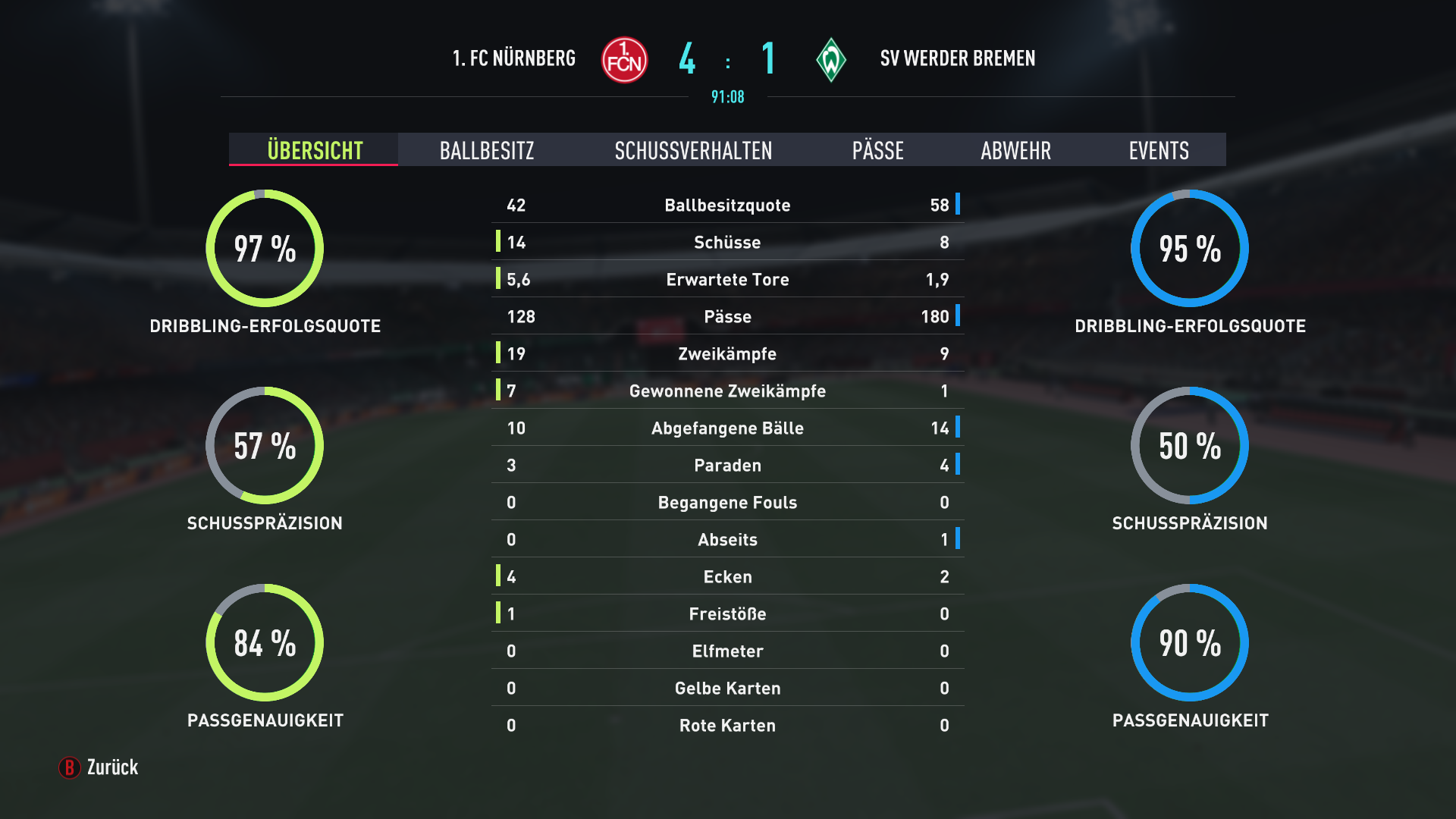The width and height of the screenshot is (1456, 819).
Task: Switch to the Abwehr tab
Action: pyautogui.click(x=1015, y=150)
